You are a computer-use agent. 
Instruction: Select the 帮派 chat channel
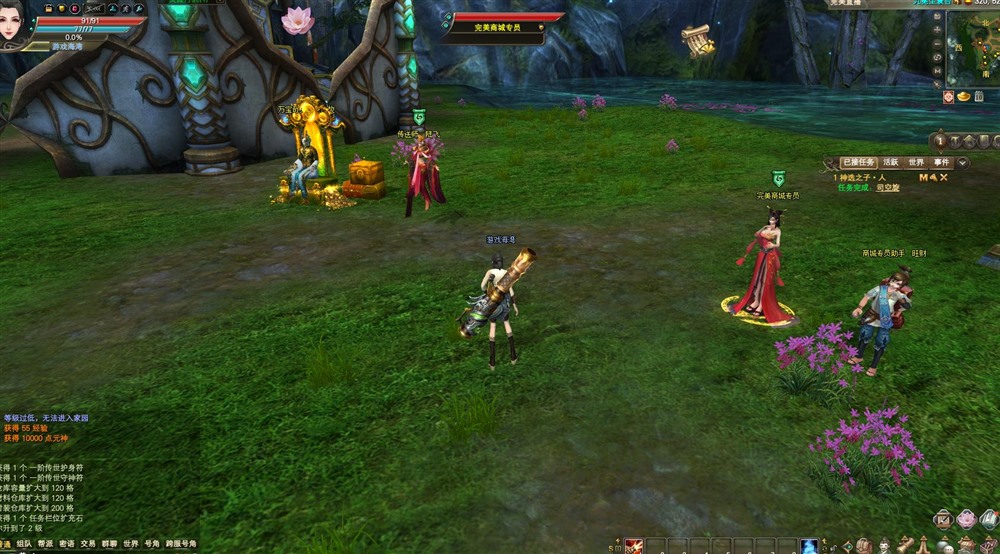coord(46,545)
